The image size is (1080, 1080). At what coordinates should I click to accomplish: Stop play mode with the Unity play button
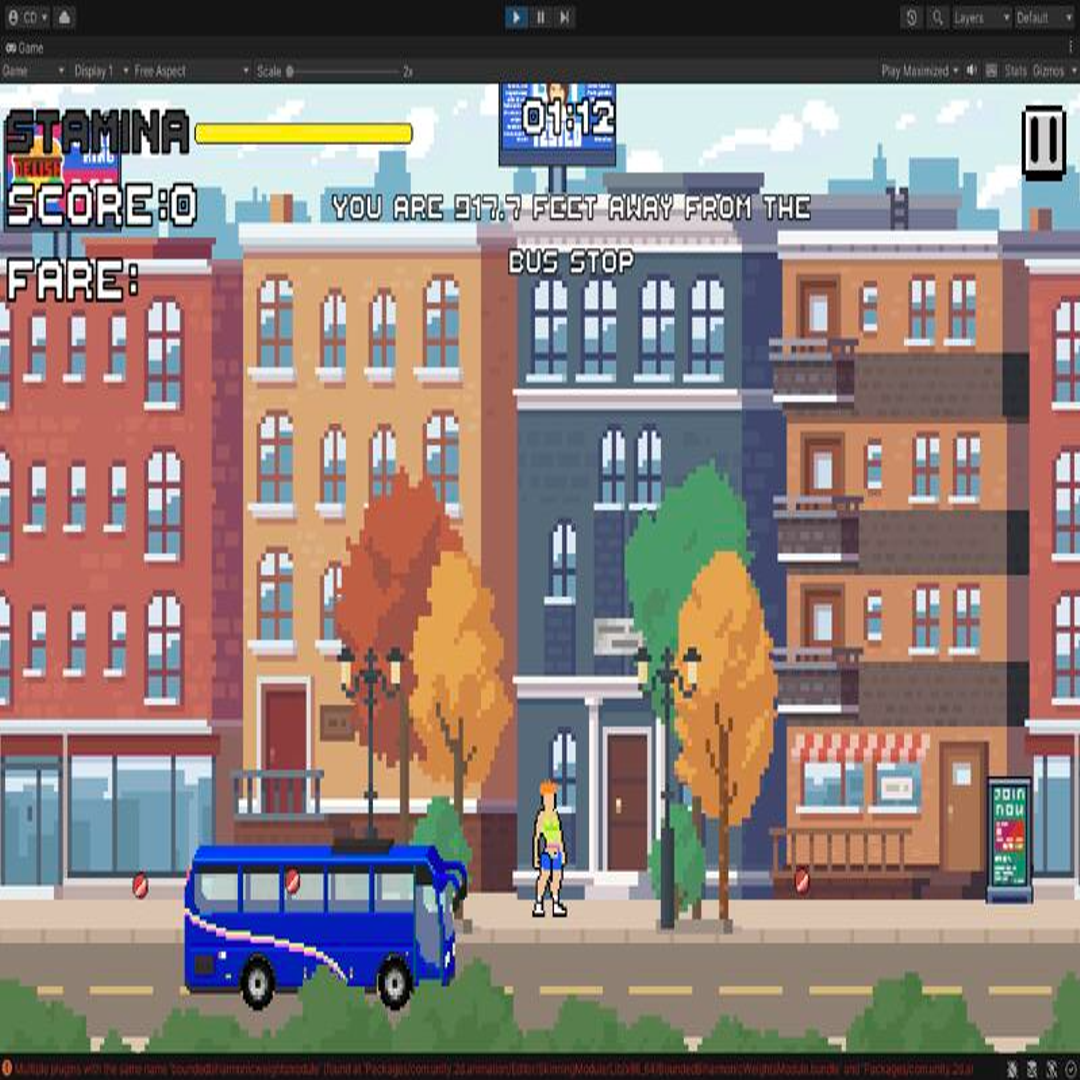click(x=516, y=17)
